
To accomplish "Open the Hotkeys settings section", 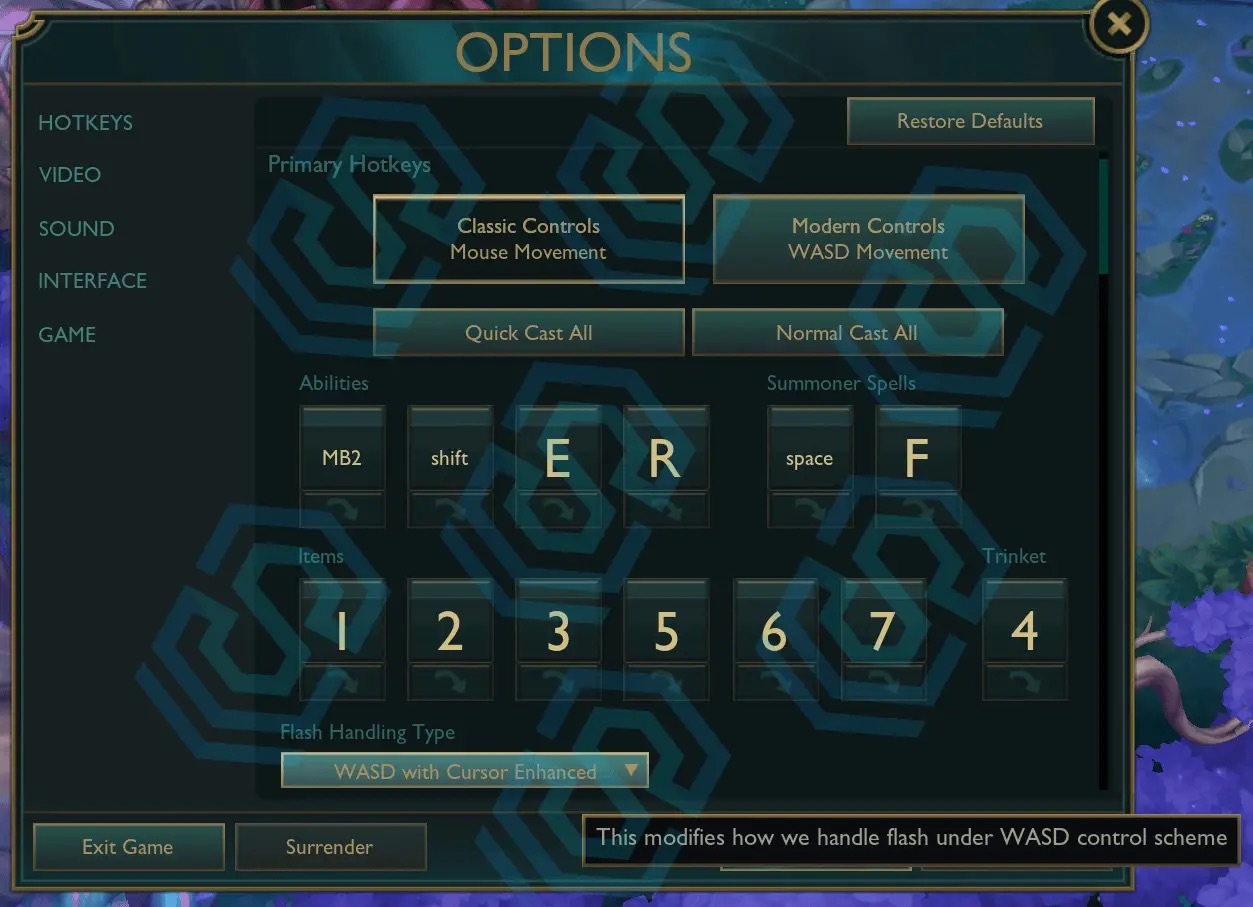I will click(85, 123).
